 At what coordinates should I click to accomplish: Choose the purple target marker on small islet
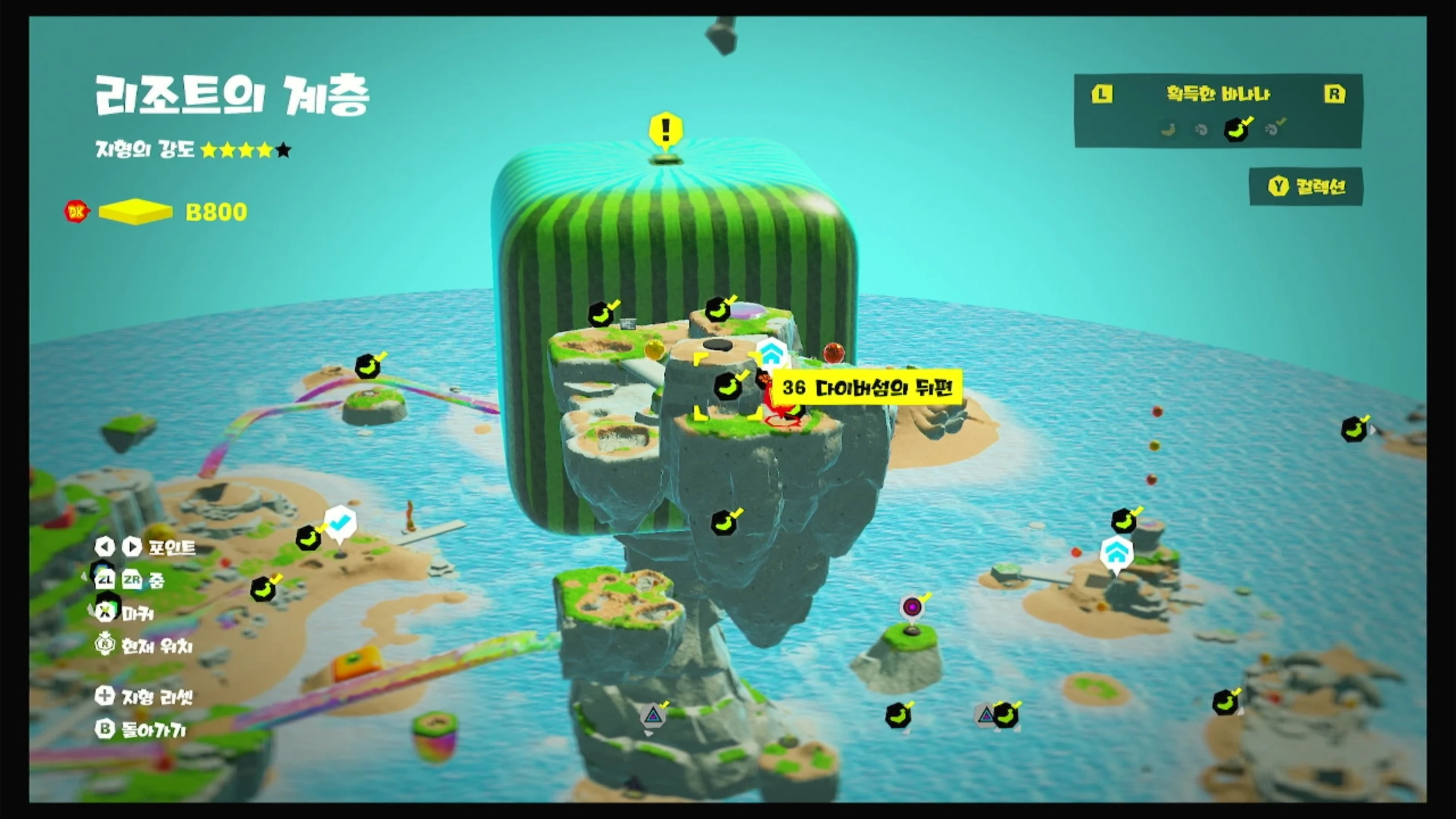(912, 607)
